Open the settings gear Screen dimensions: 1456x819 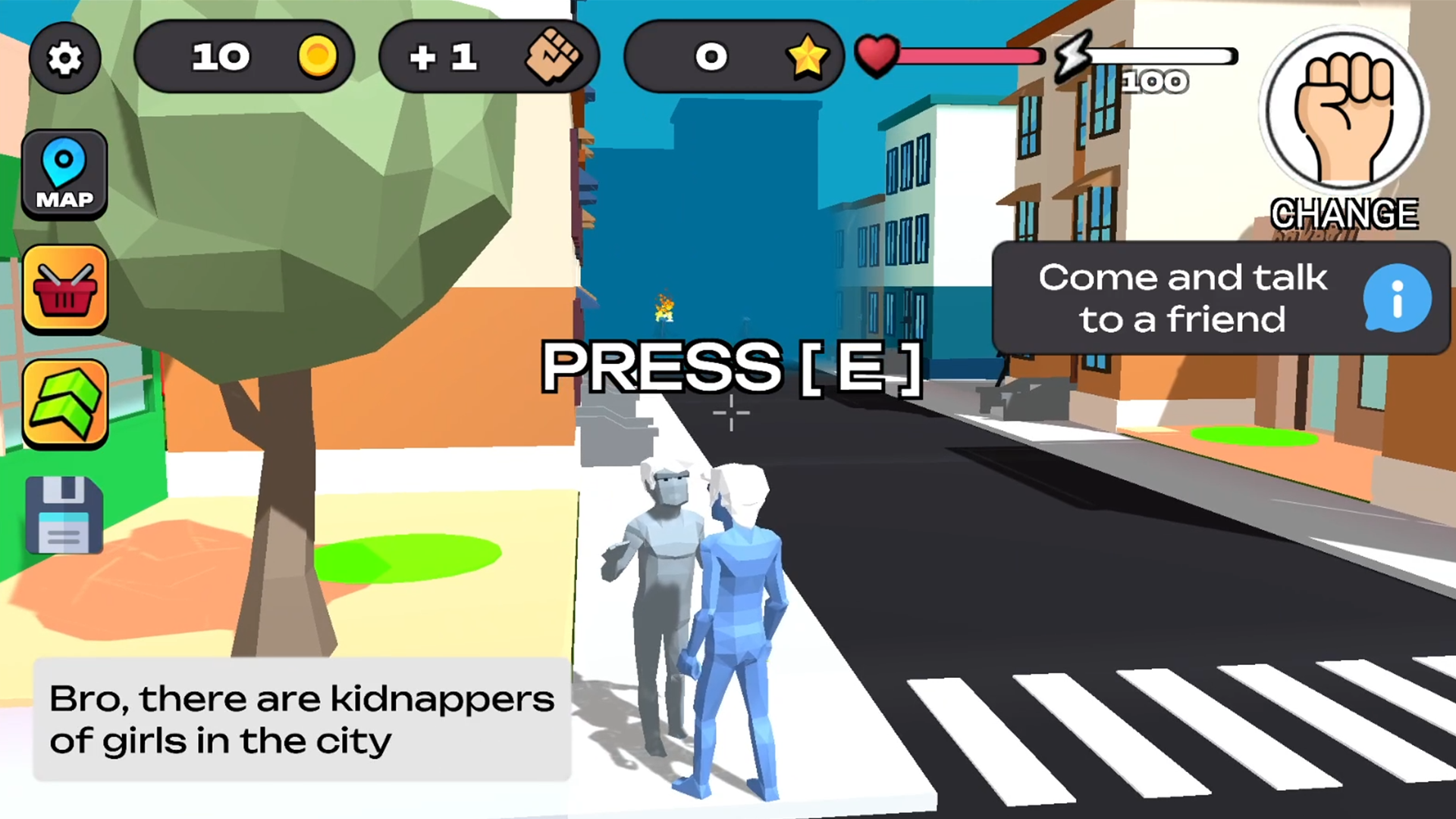pyautogui.click(x=64, y=58)
